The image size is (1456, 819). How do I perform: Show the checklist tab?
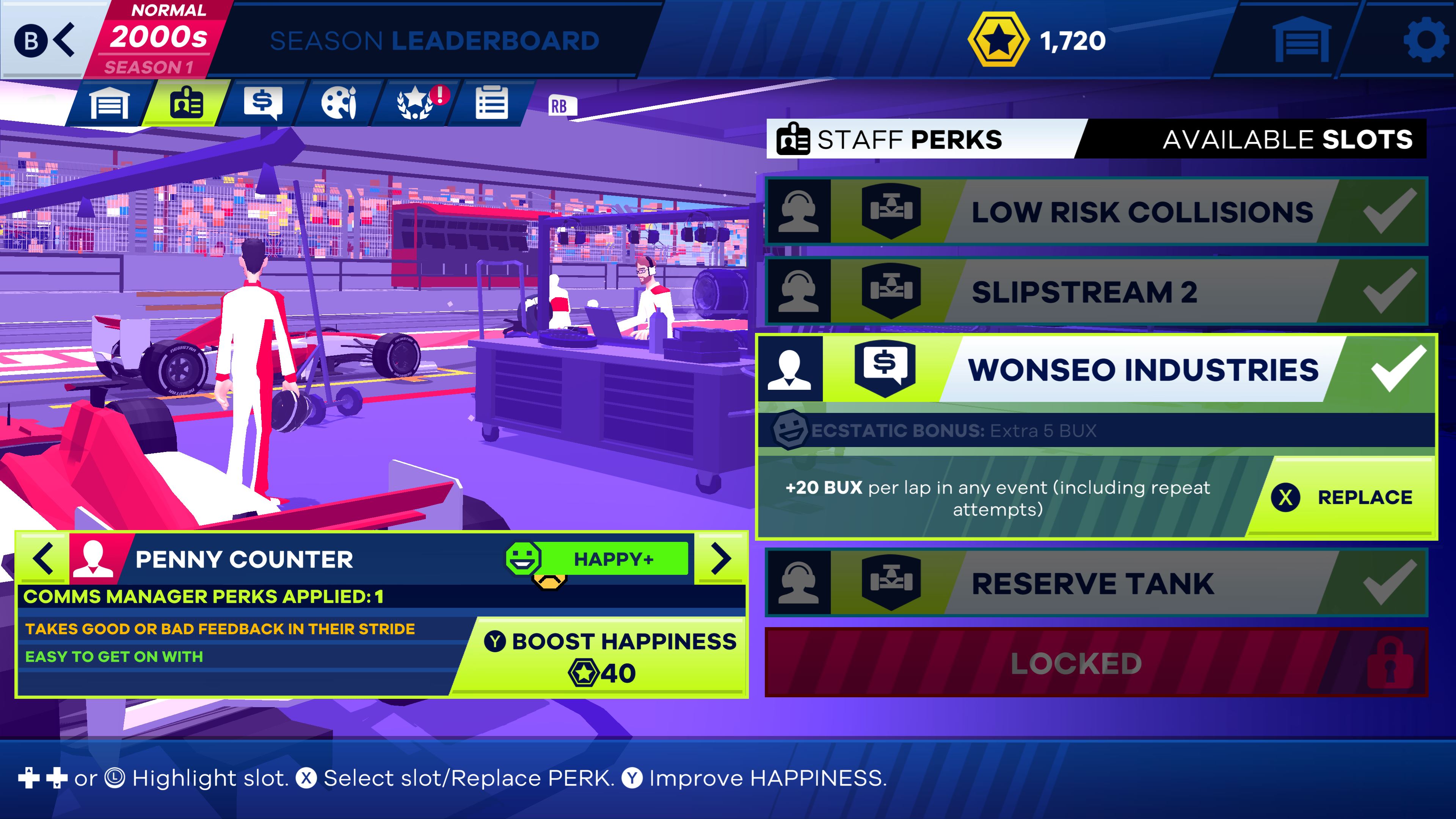pyautogui.click(x=491, y=104)
